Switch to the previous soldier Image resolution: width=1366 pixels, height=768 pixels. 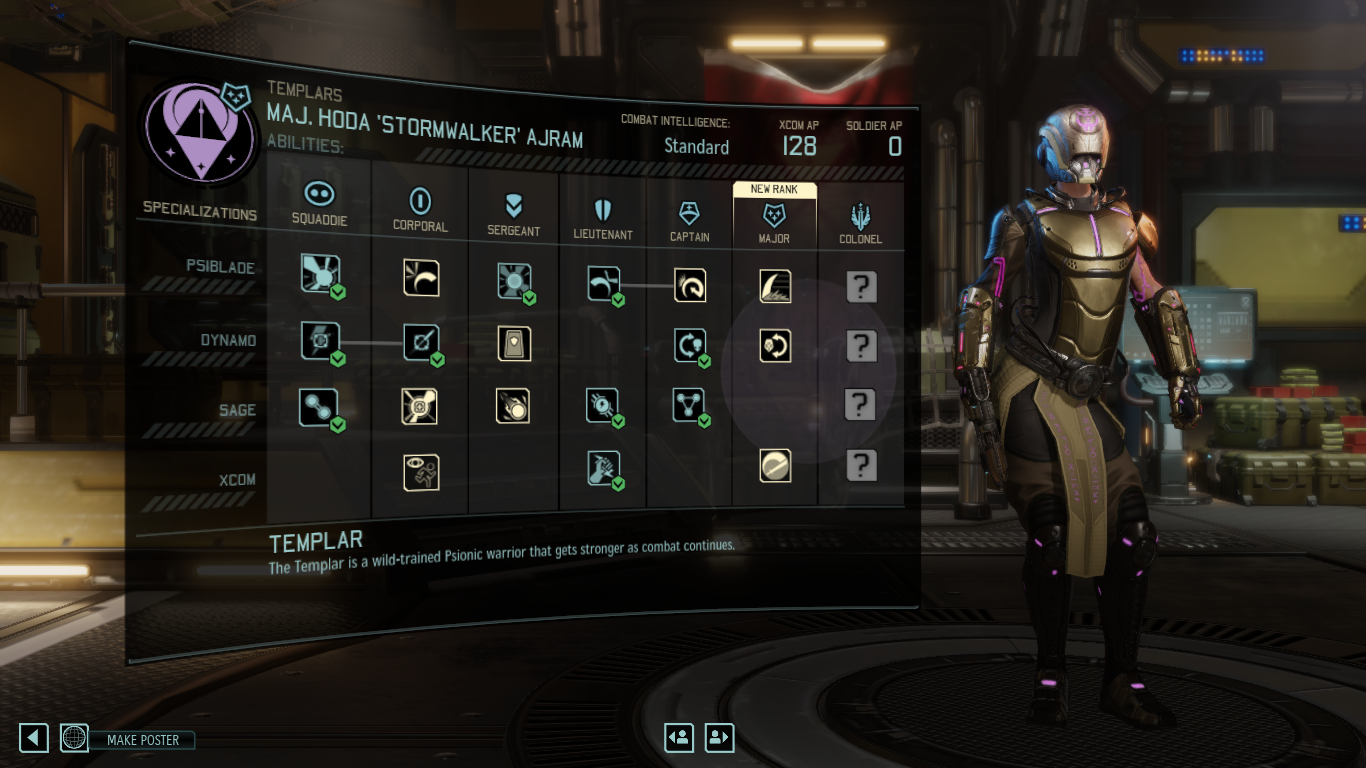(679, 738)
